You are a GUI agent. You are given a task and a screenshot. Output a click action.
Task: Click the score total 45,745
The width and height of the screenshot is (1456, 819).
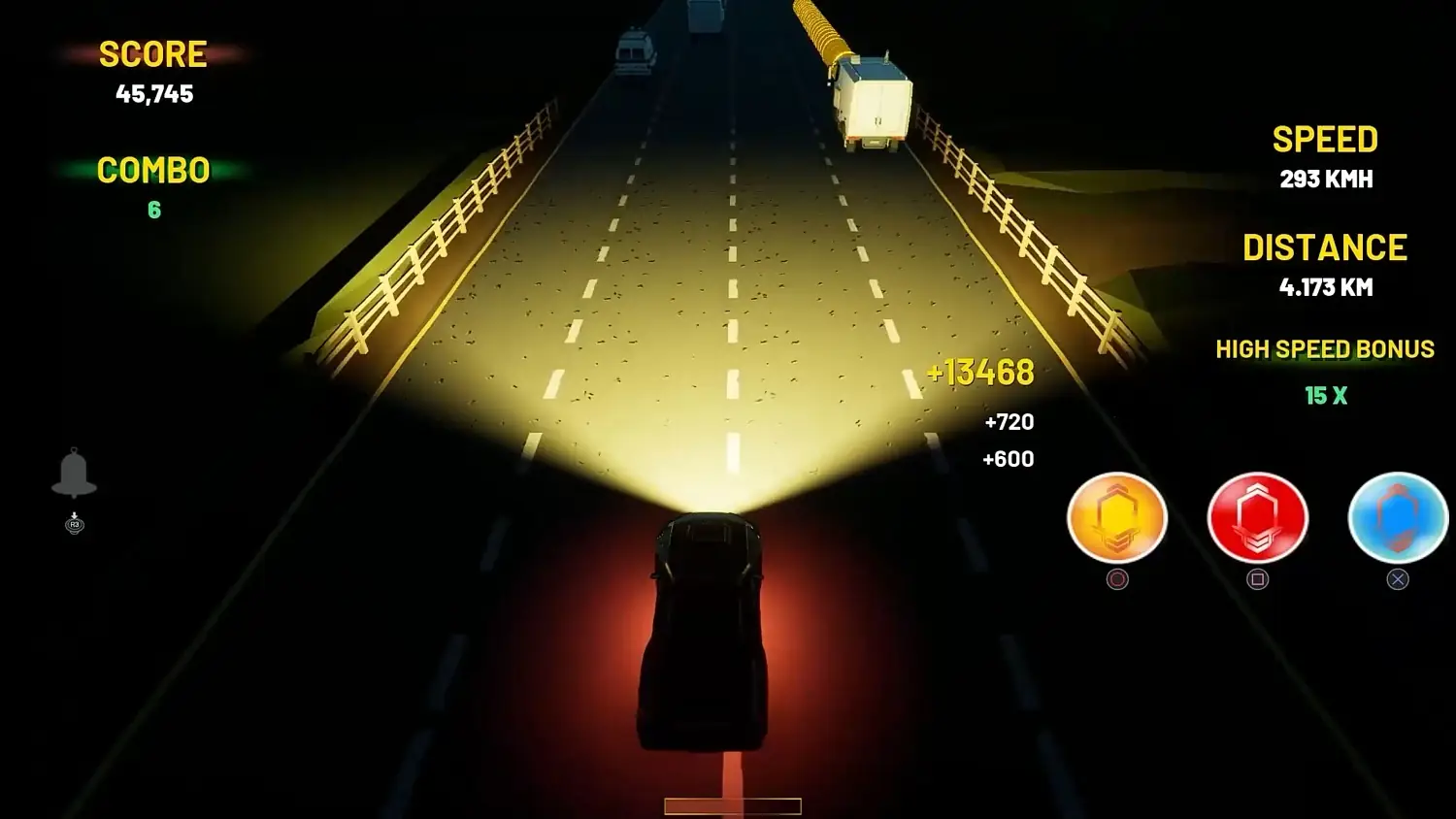tap(155, 94)
